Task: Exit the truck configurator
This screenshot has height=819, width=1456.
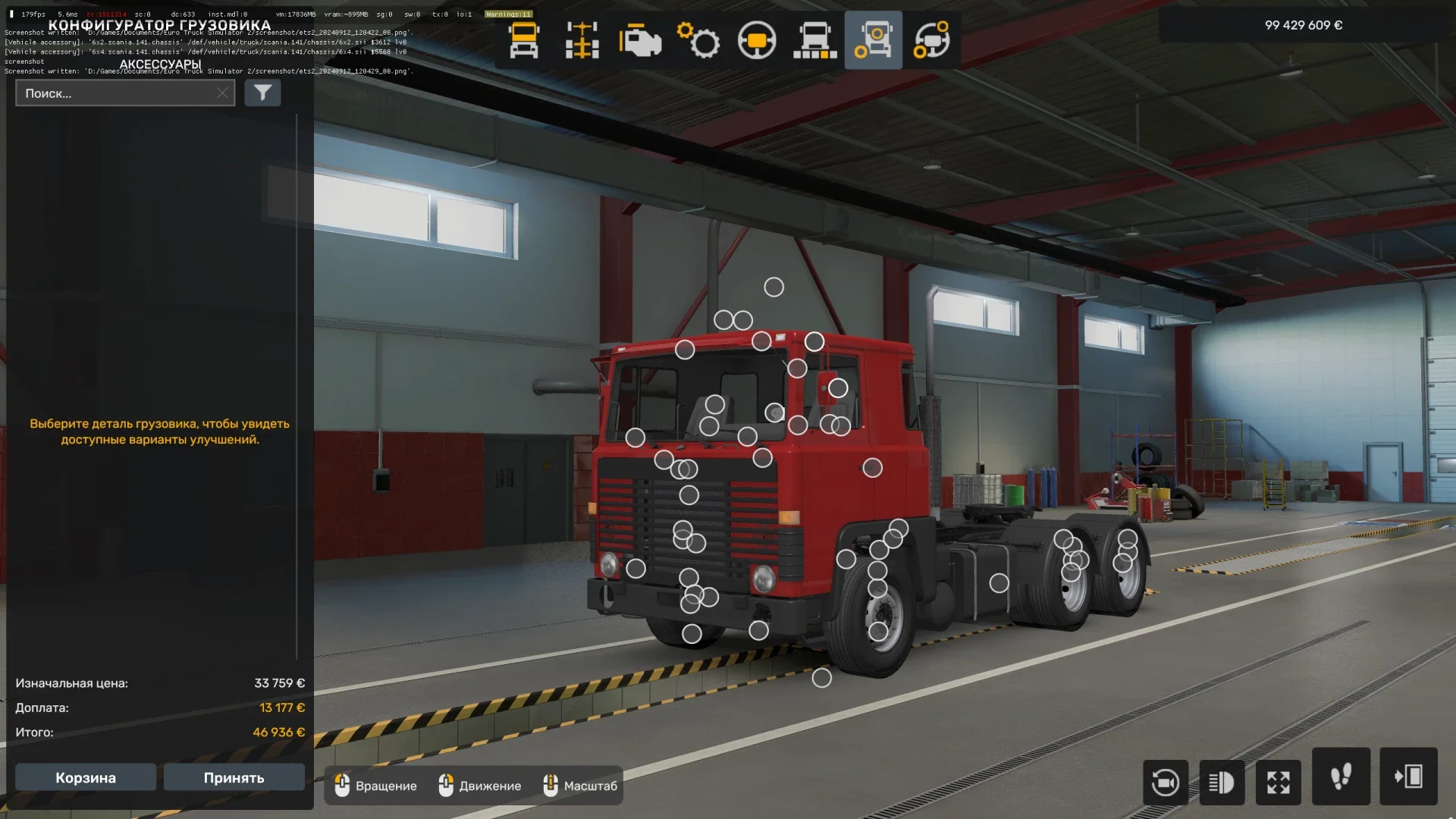Action: pyautogui.click(x=1398, y=782)
